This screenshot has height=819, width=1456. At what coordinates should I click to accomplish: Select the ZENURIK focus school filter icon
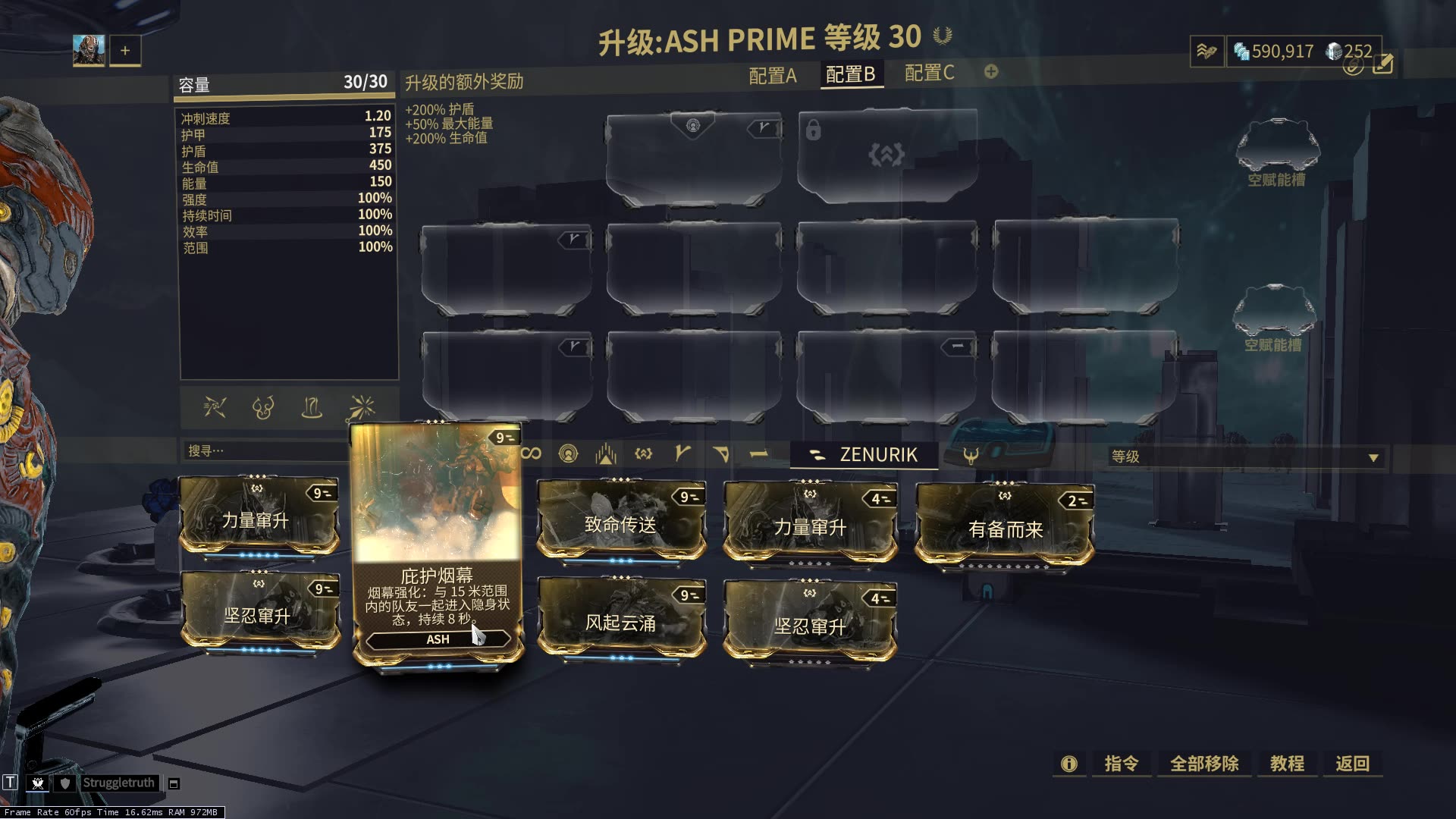point(818,453)
